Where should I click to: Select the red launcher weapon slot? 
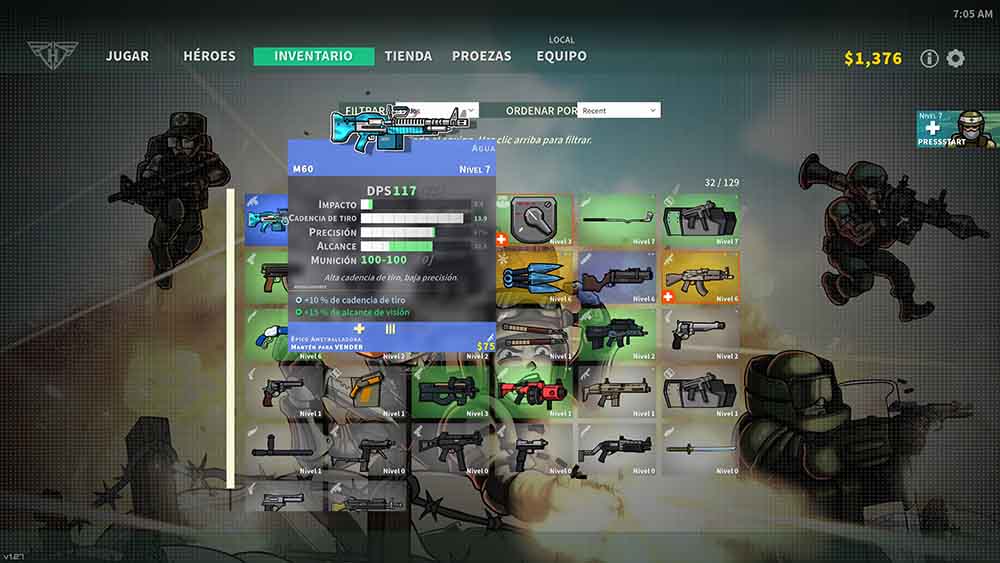click(x=536, y=390)
